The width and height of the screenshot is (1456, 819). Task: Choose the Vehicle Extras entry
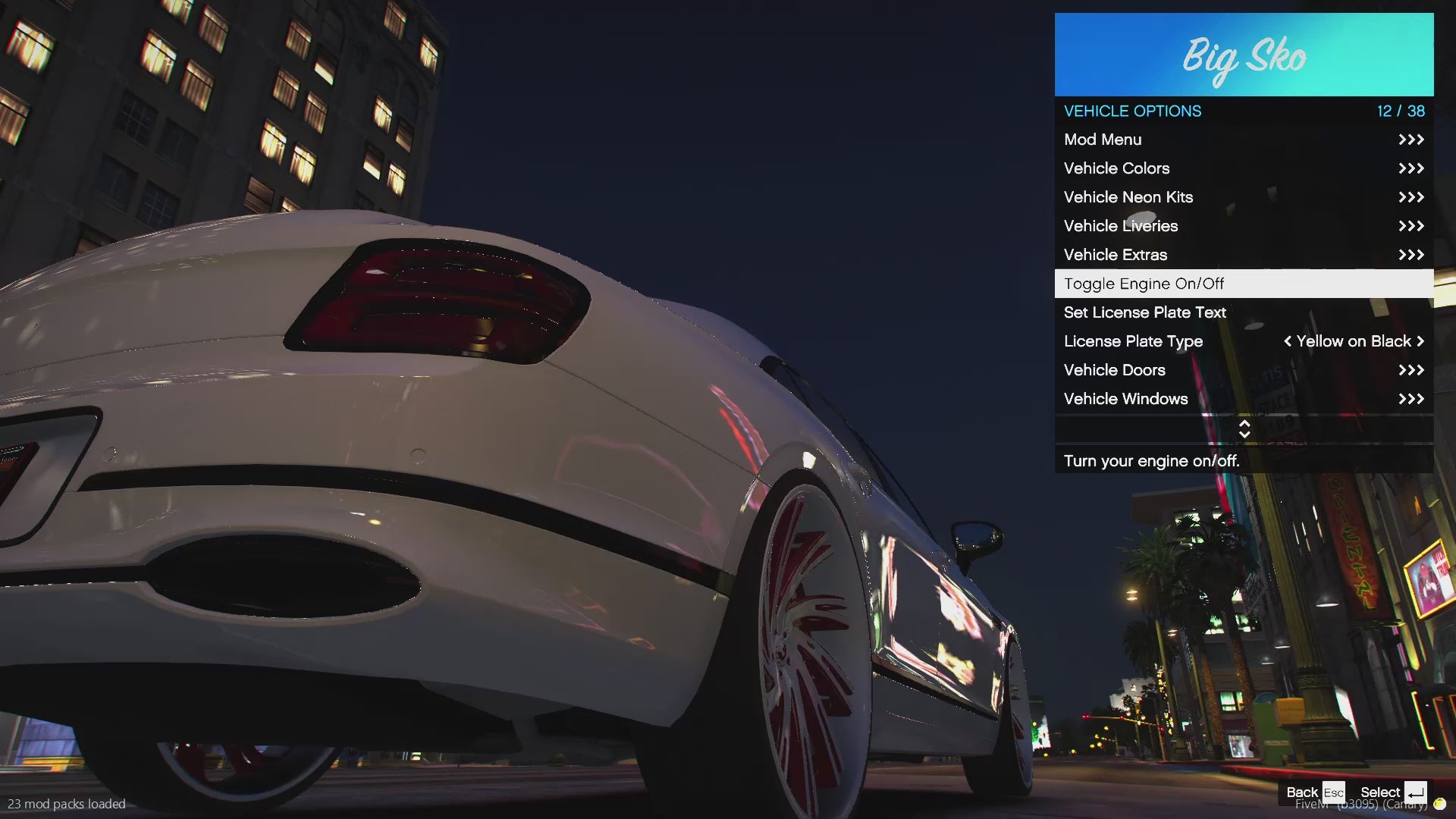[x=1244, y=255]
